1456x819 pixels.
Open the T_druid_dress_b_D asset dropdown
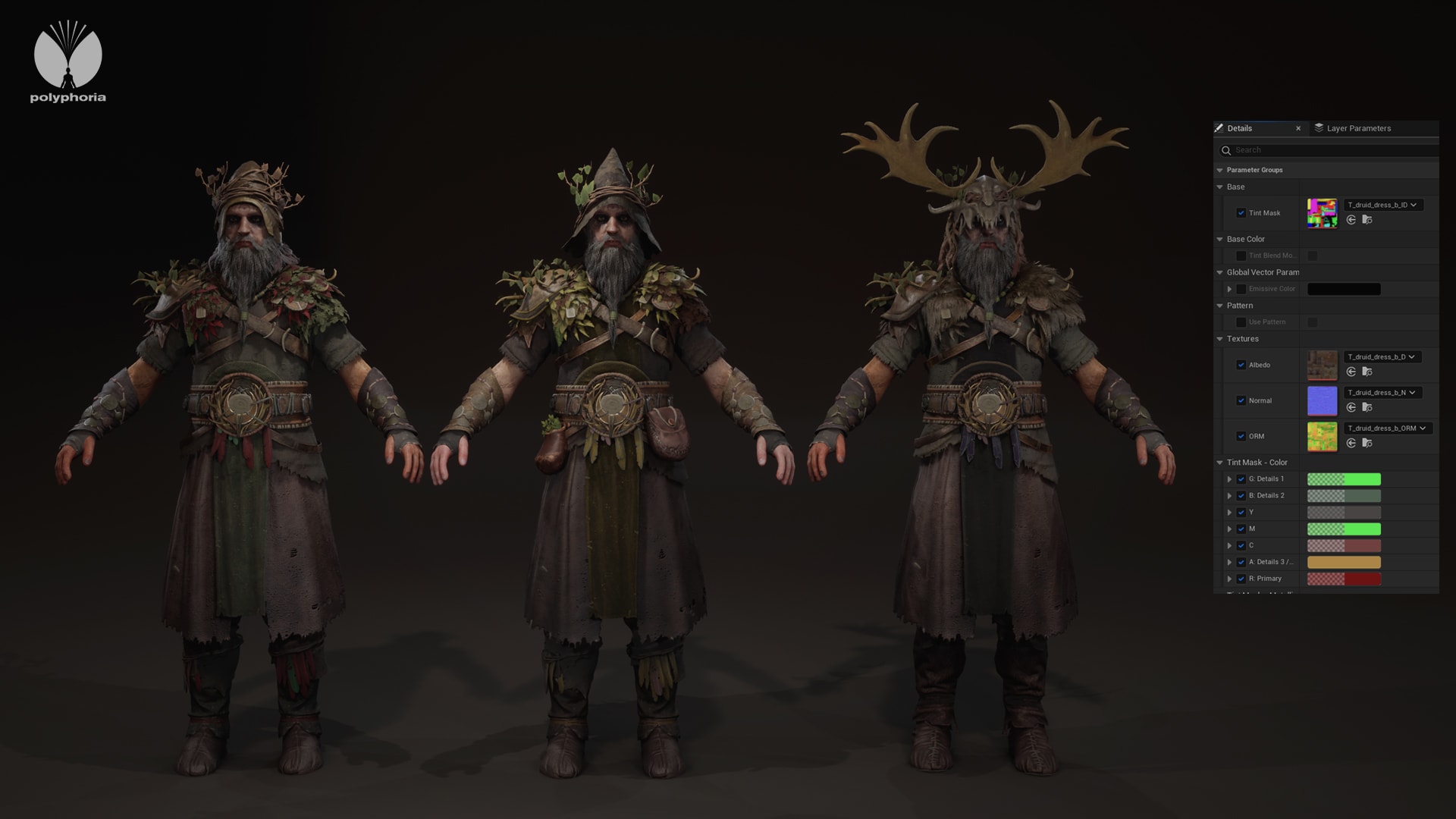click(x=1383, y=357)
